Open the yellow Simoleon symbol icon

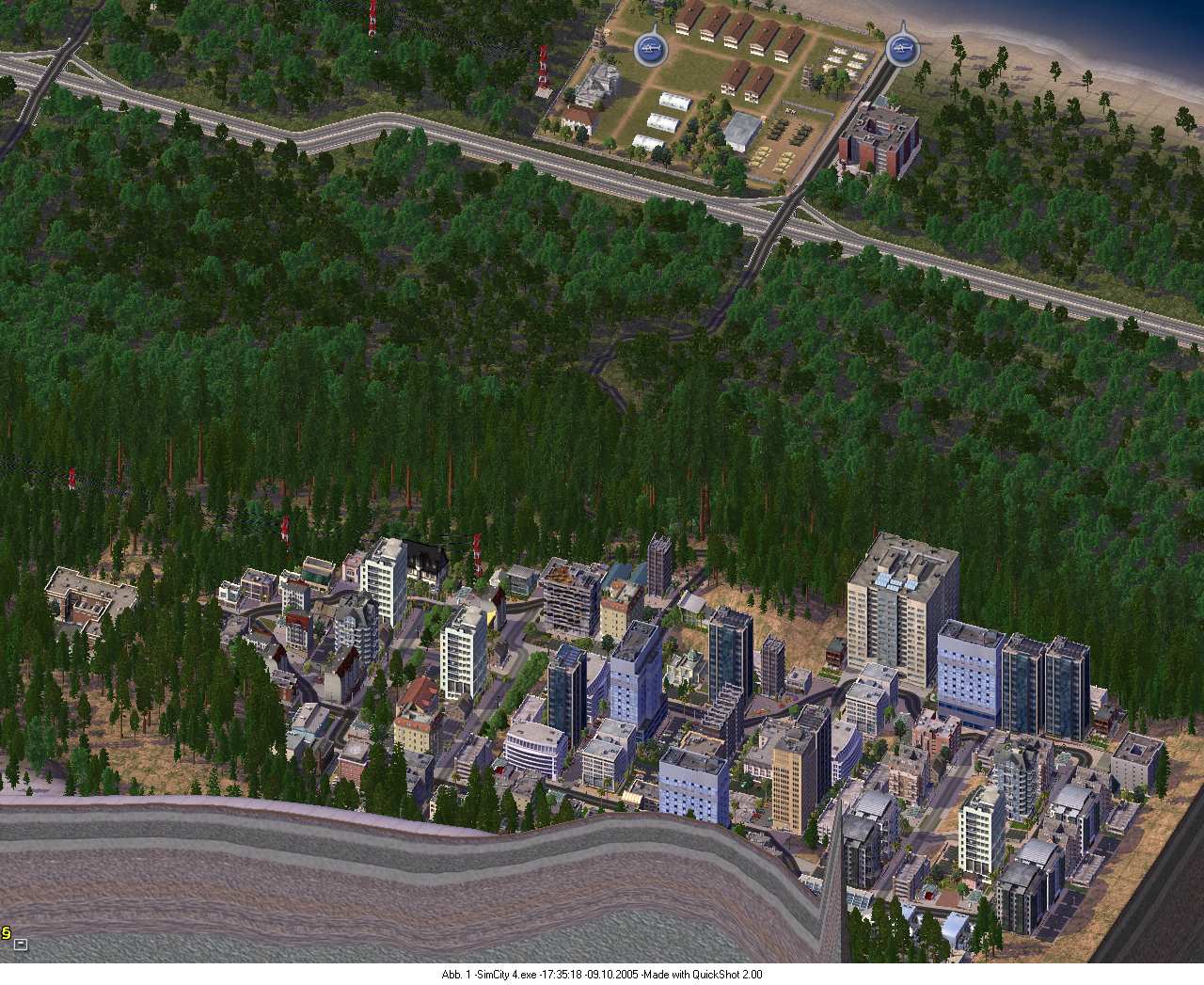(x=5, y=933)
